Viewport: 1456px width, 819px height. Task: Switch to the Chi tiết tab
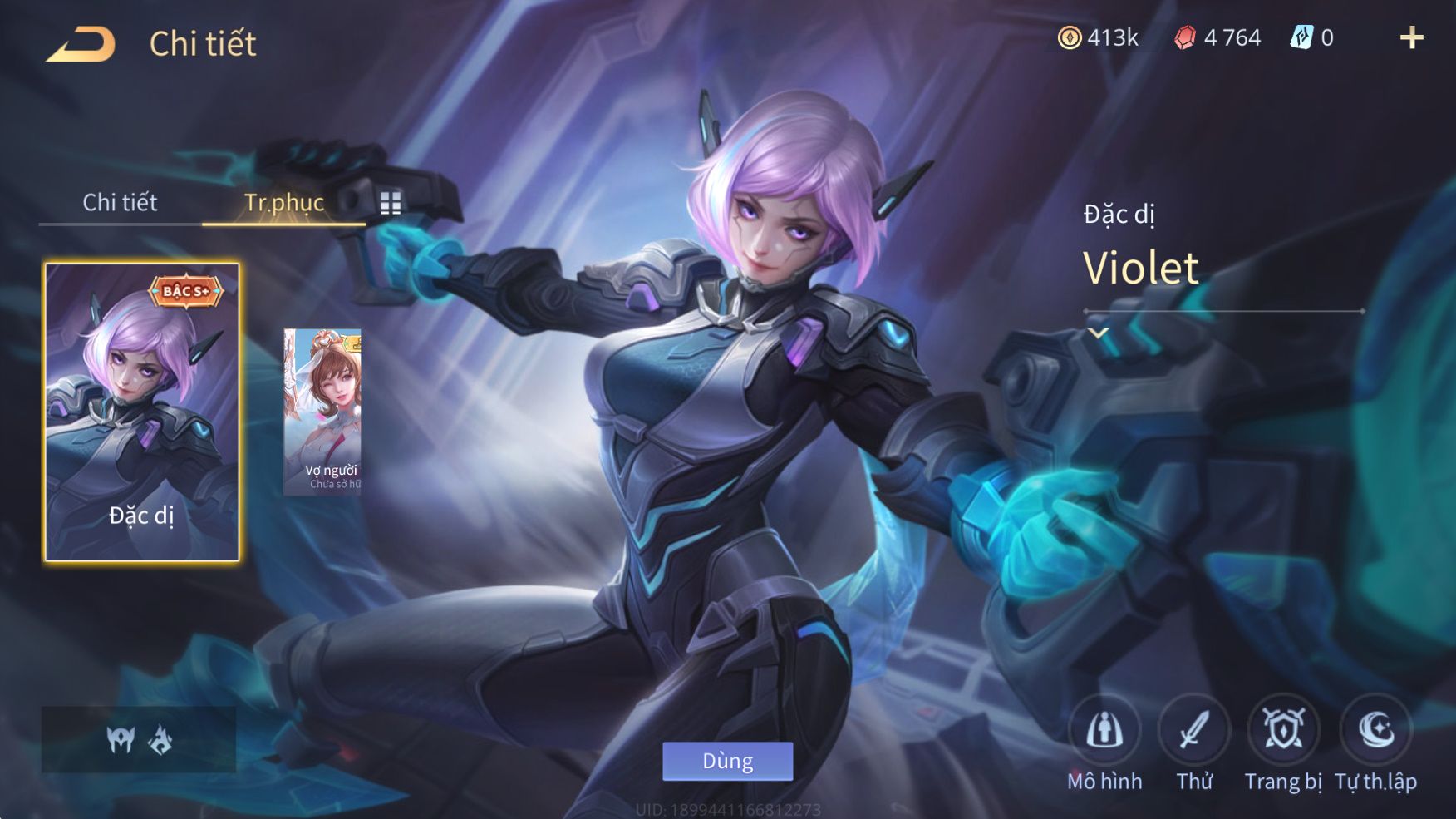(120, 202)
